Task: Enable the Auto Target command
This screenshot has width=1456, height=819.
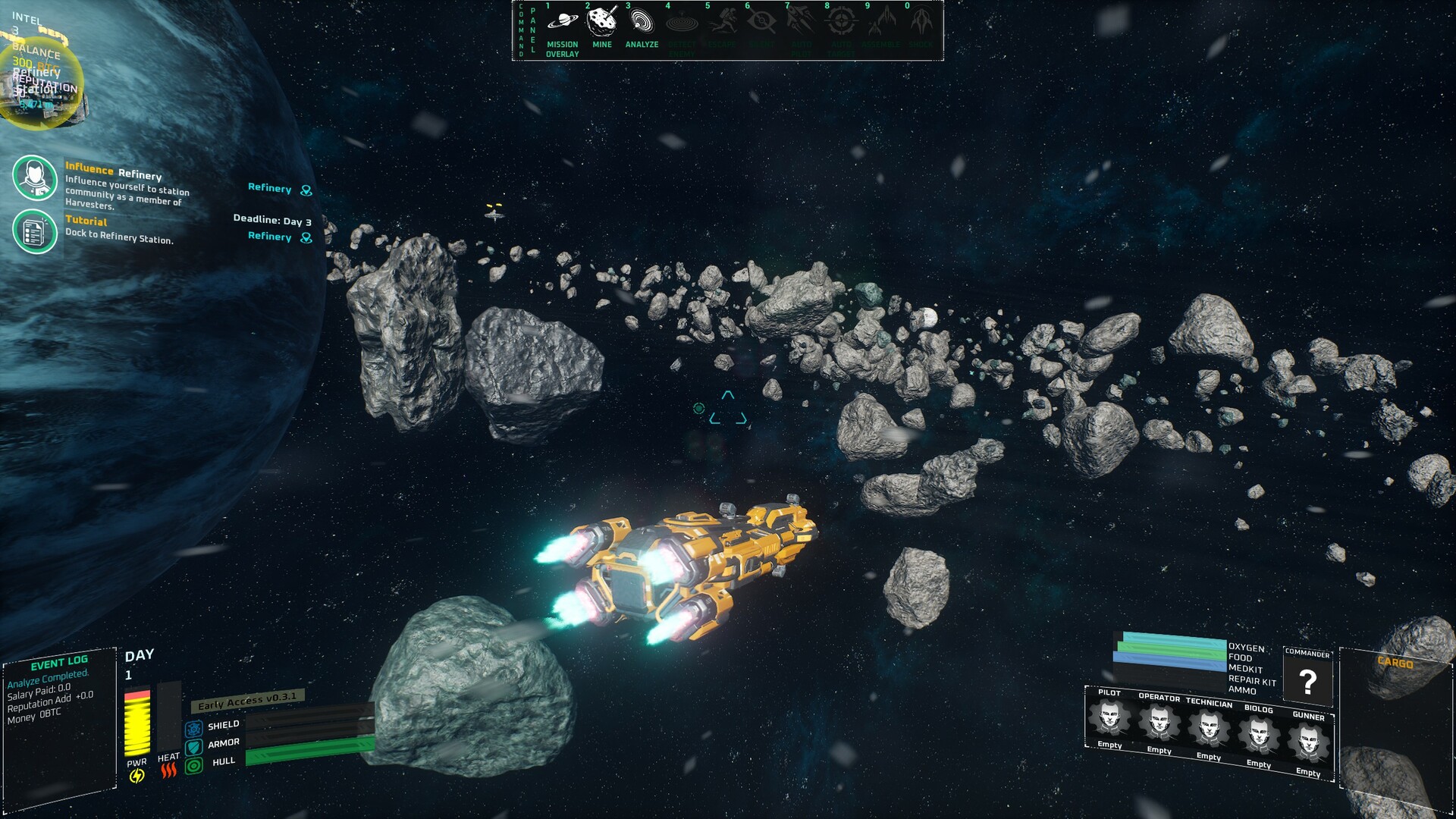Action: pyautogui.click(x=840, y=21)
